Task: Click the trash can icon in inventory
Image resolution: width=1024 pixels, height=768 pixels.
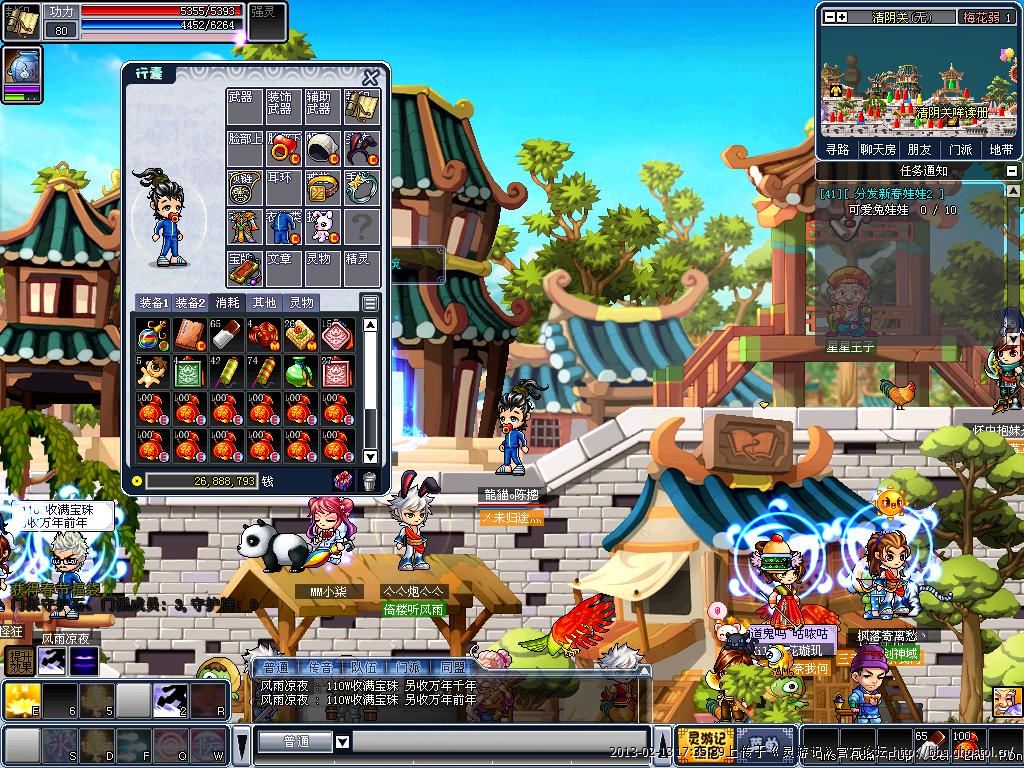Action: pyautogui.click(x=369, y=481)
